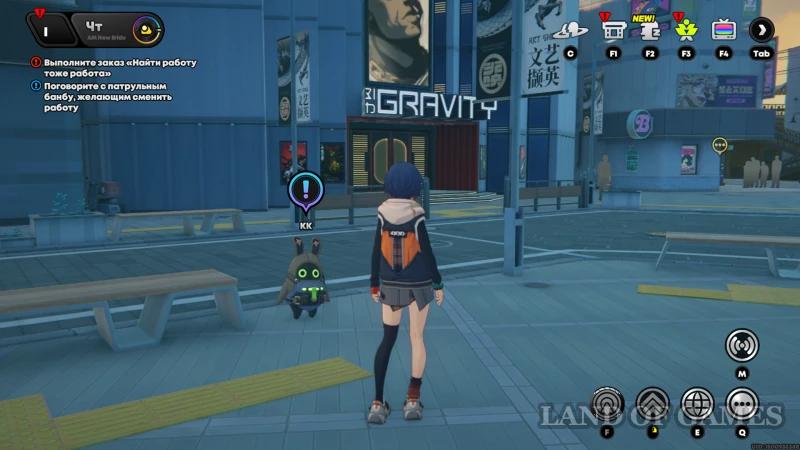Image resolution: width=800 pixels, height=450 pixels.
Task: Open the green-yellow emblem icon
Action: tap(687, 30)
